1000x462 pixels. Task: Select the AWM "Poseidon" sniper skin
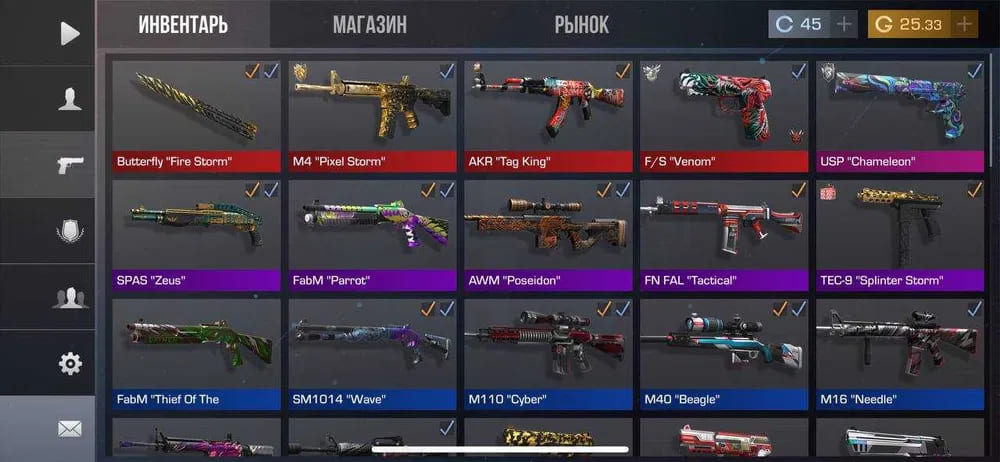tap(548, 234)
